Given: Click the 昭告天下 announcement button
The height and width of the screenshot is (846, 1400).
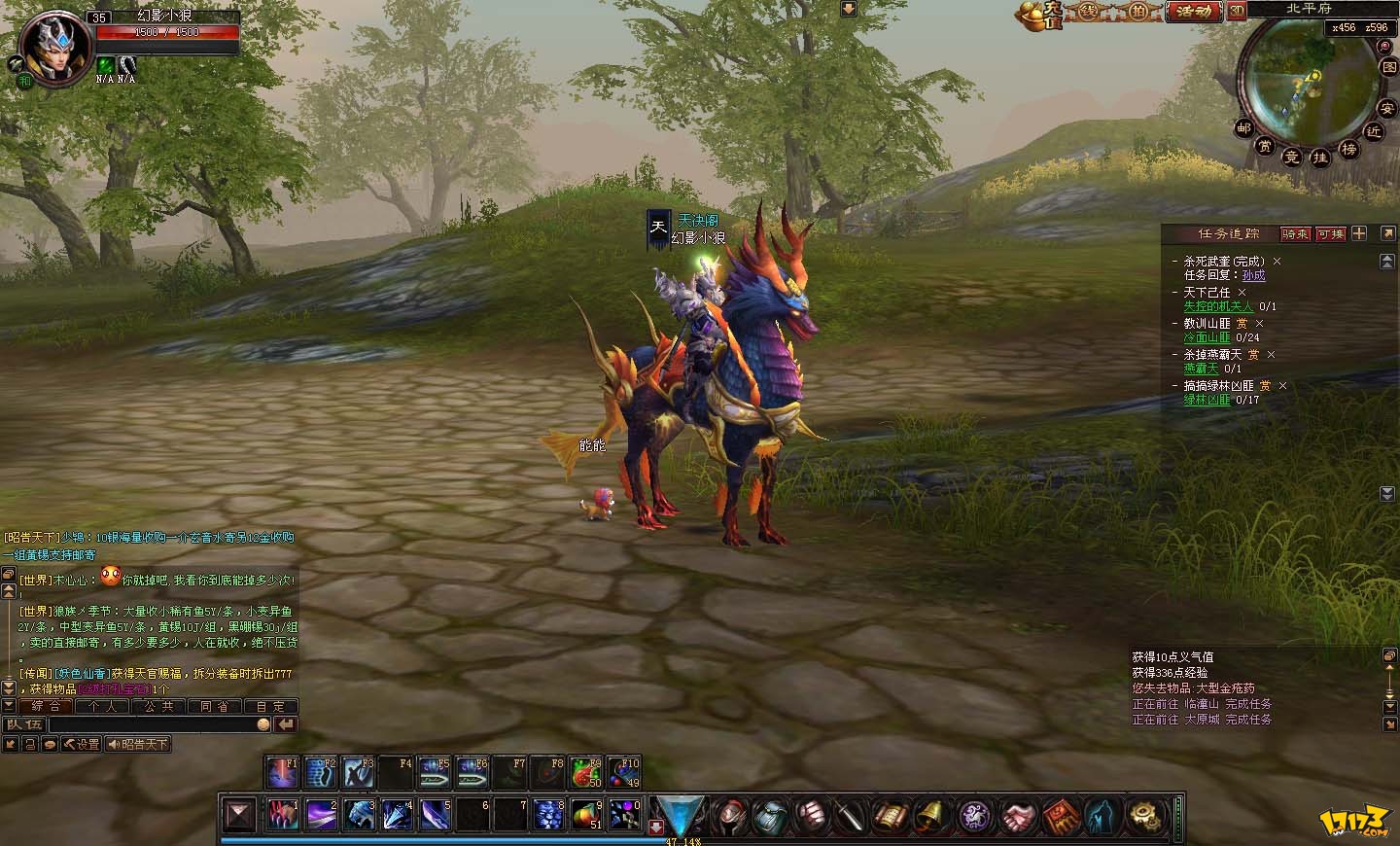Looking at the screenshot, I should [x=139, y=744].
